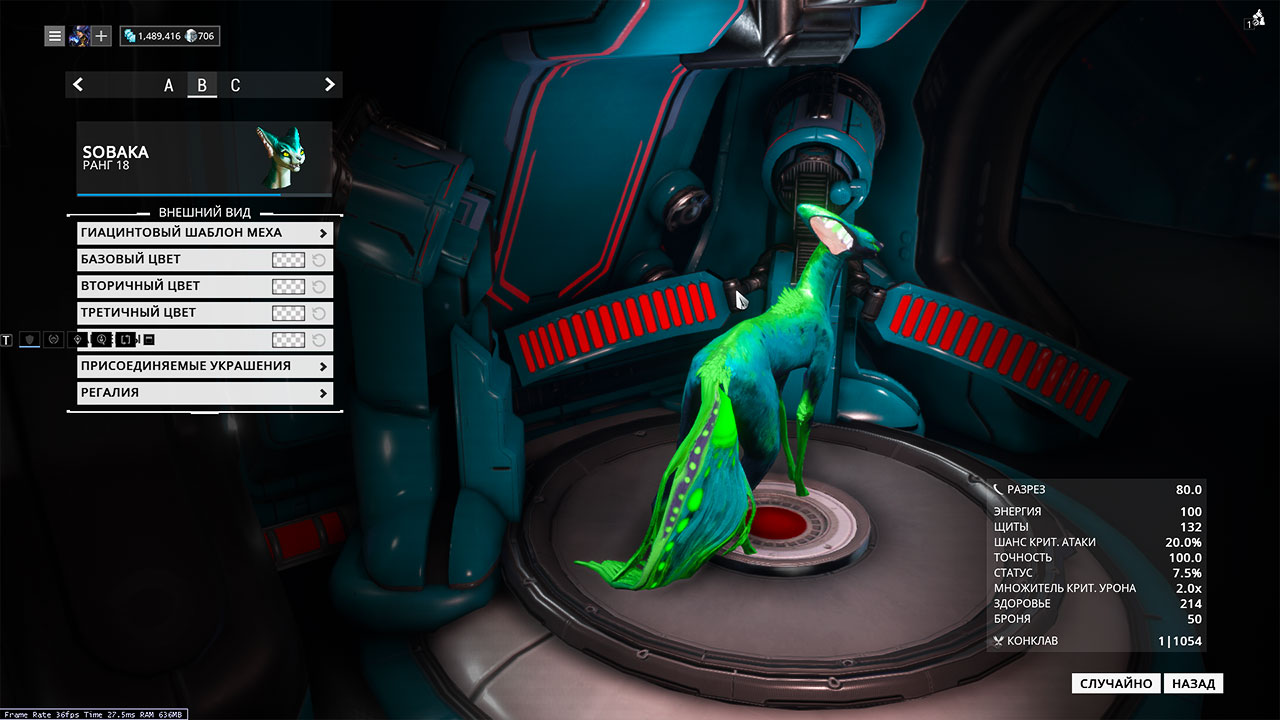Viewport: 1280px width, 720px height.
Task: Click the Sobaka companion portrait card
Action: click(204, 158)
